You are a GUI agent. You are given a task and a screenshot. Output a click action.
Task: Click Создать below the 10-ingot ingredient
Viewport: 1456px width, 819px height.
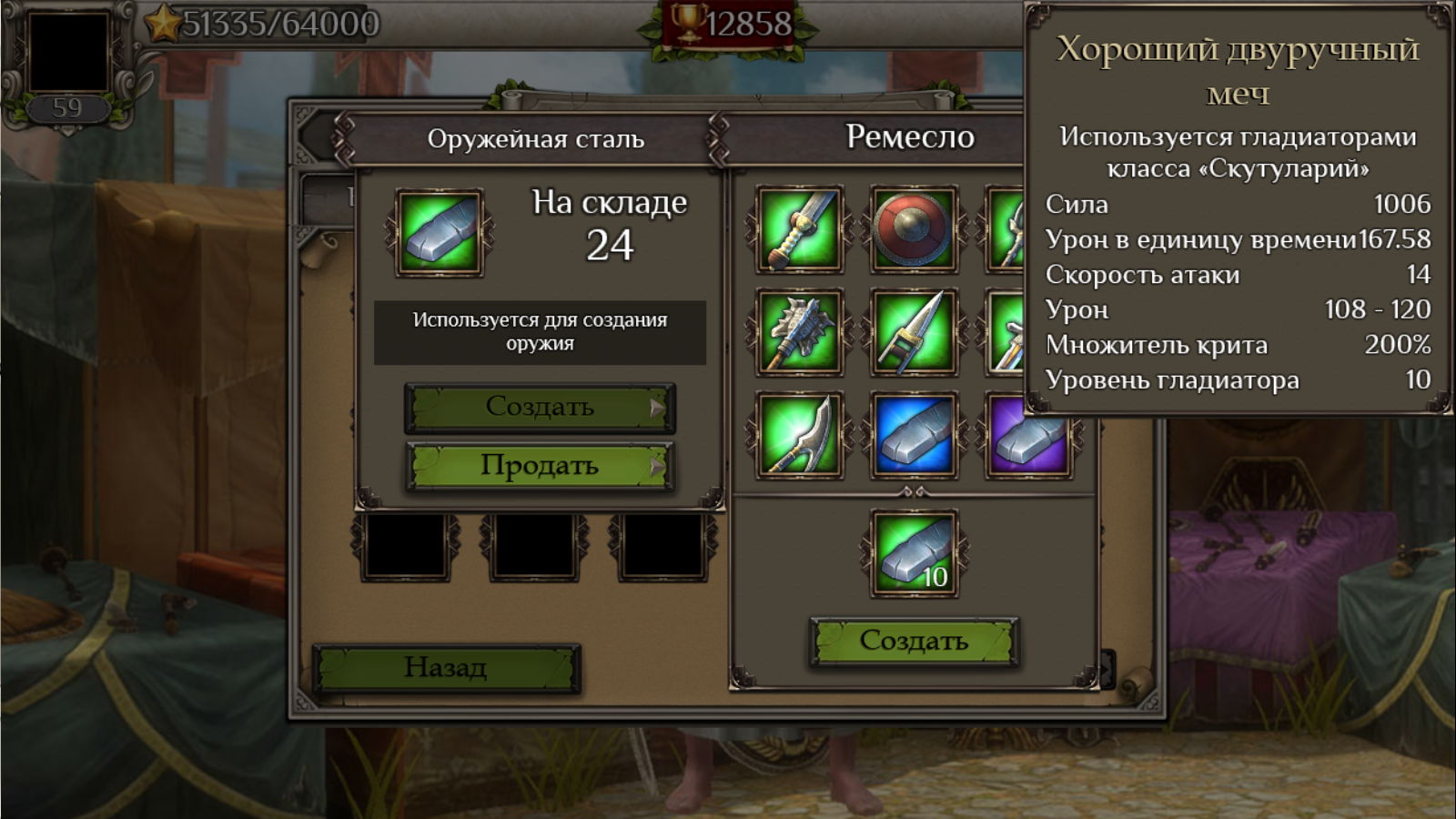click(914, 642)
